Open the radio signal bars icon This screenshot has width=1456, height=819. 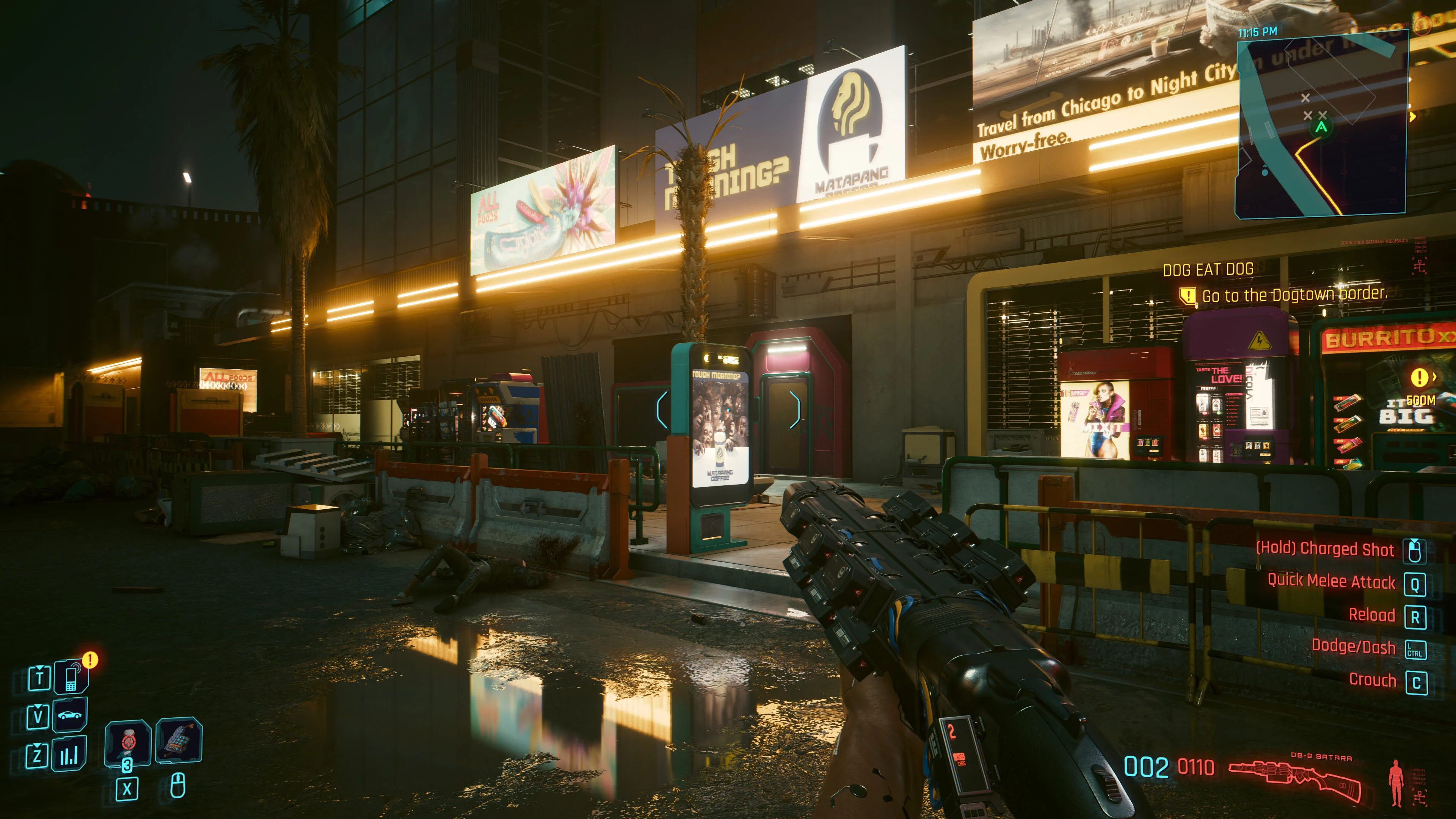click(x=69, y=754)
